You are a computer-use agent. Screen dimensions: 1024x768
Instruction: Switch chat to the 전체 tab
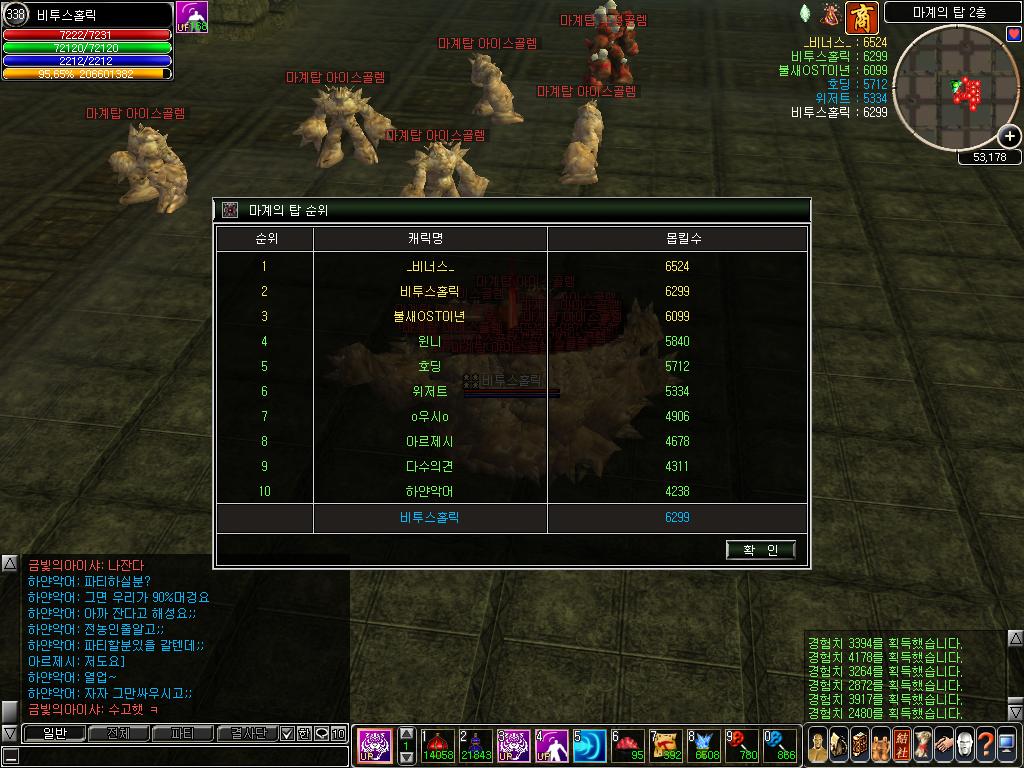(118, 734)
